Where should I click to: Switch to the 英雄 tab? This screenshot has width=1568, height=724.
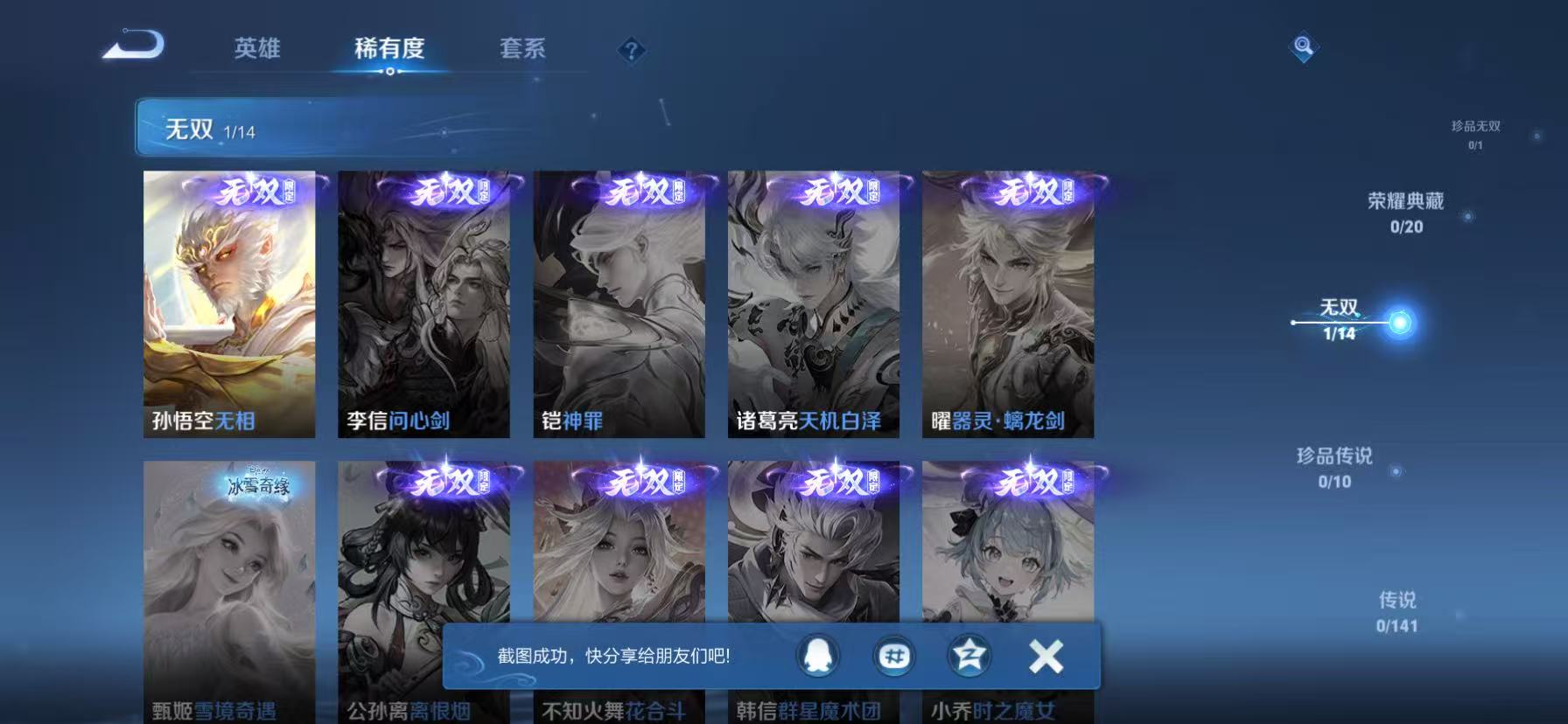coord(256,50)
